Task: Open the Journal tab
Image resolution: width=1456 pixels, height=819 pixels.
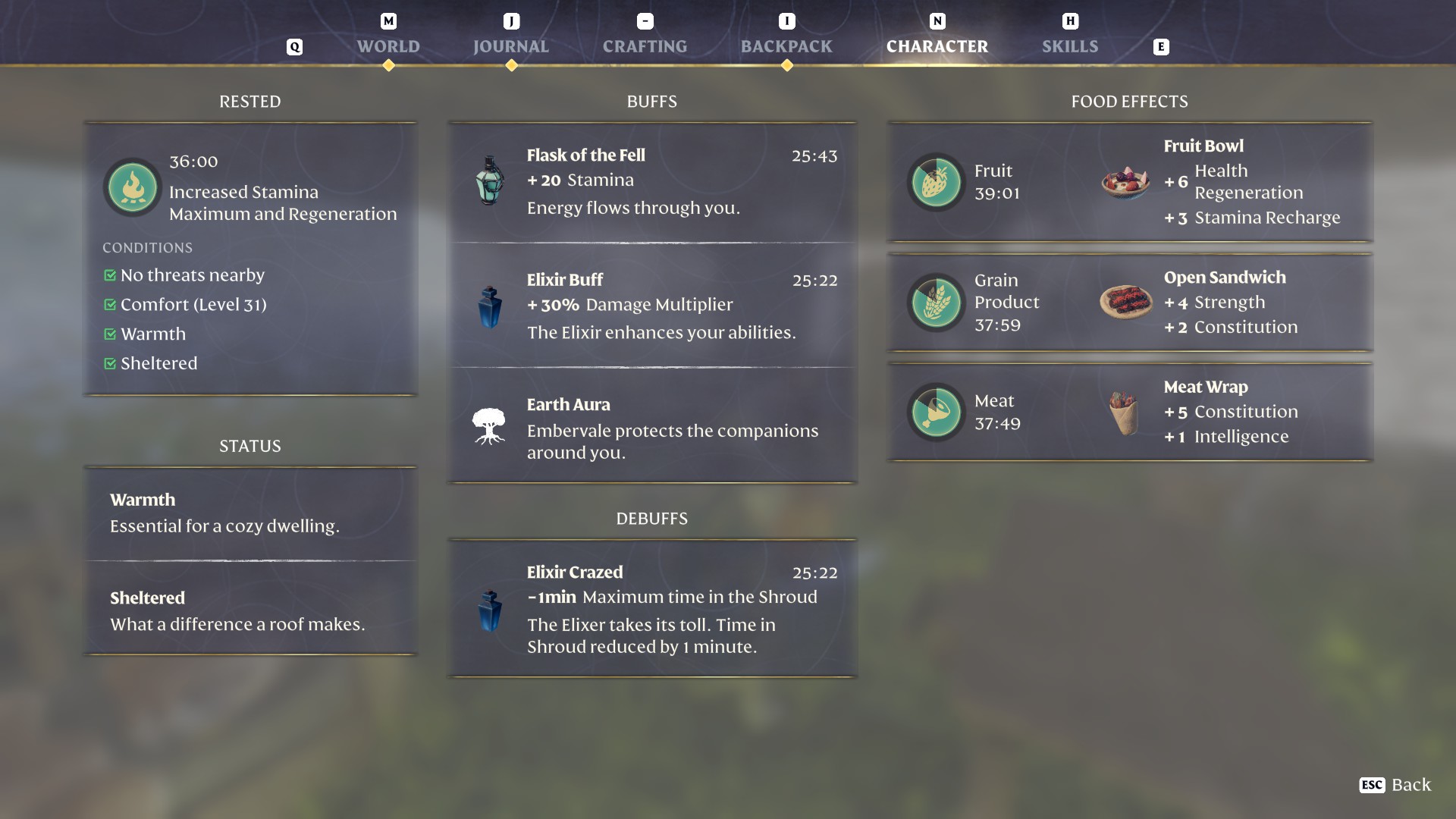Action: (x=510, y=46)
